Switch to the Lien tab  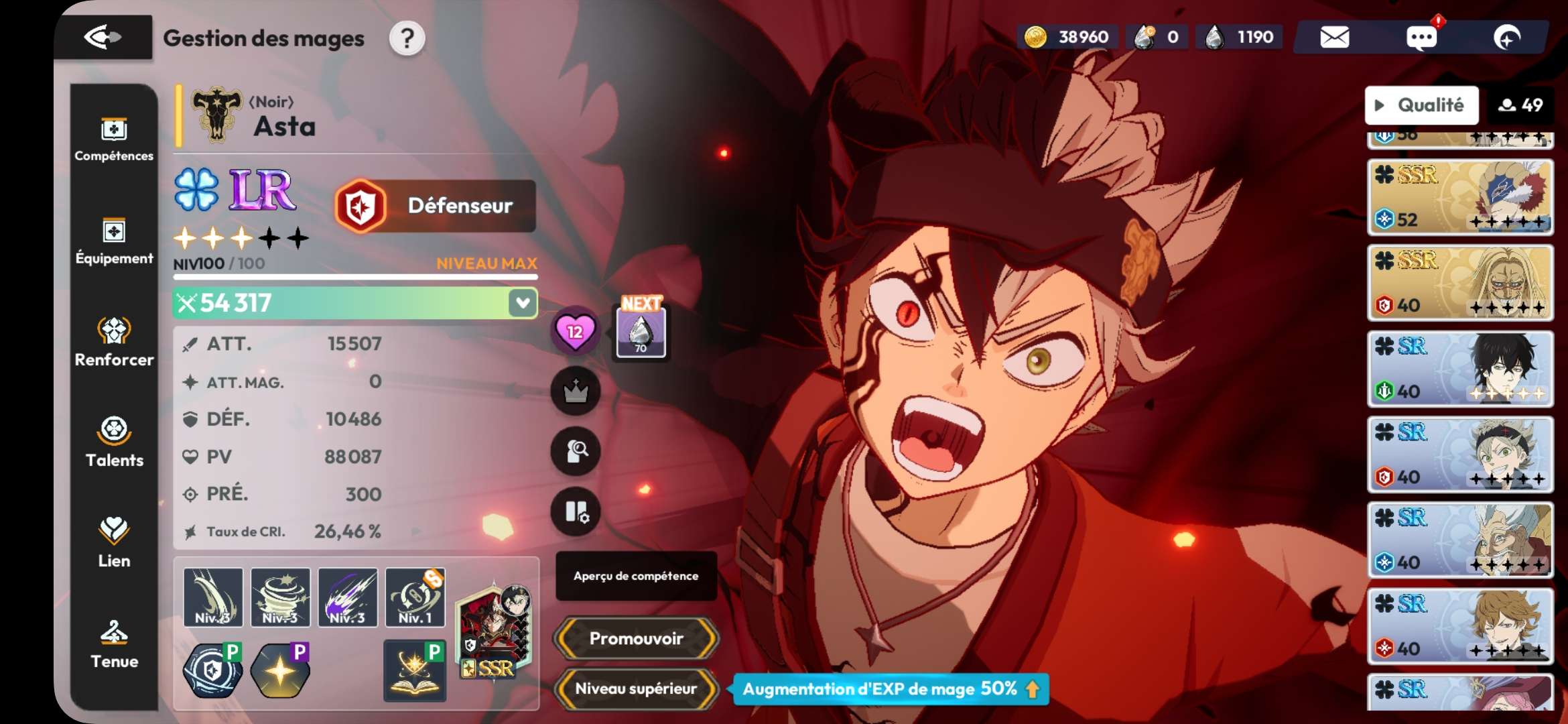114,543
